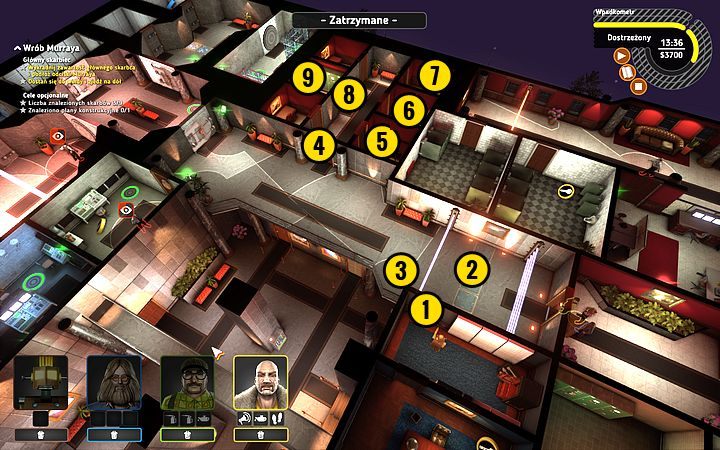Activate the megaphone shout ability
Viewport: 720px width, 450px height.
point(243,417)
